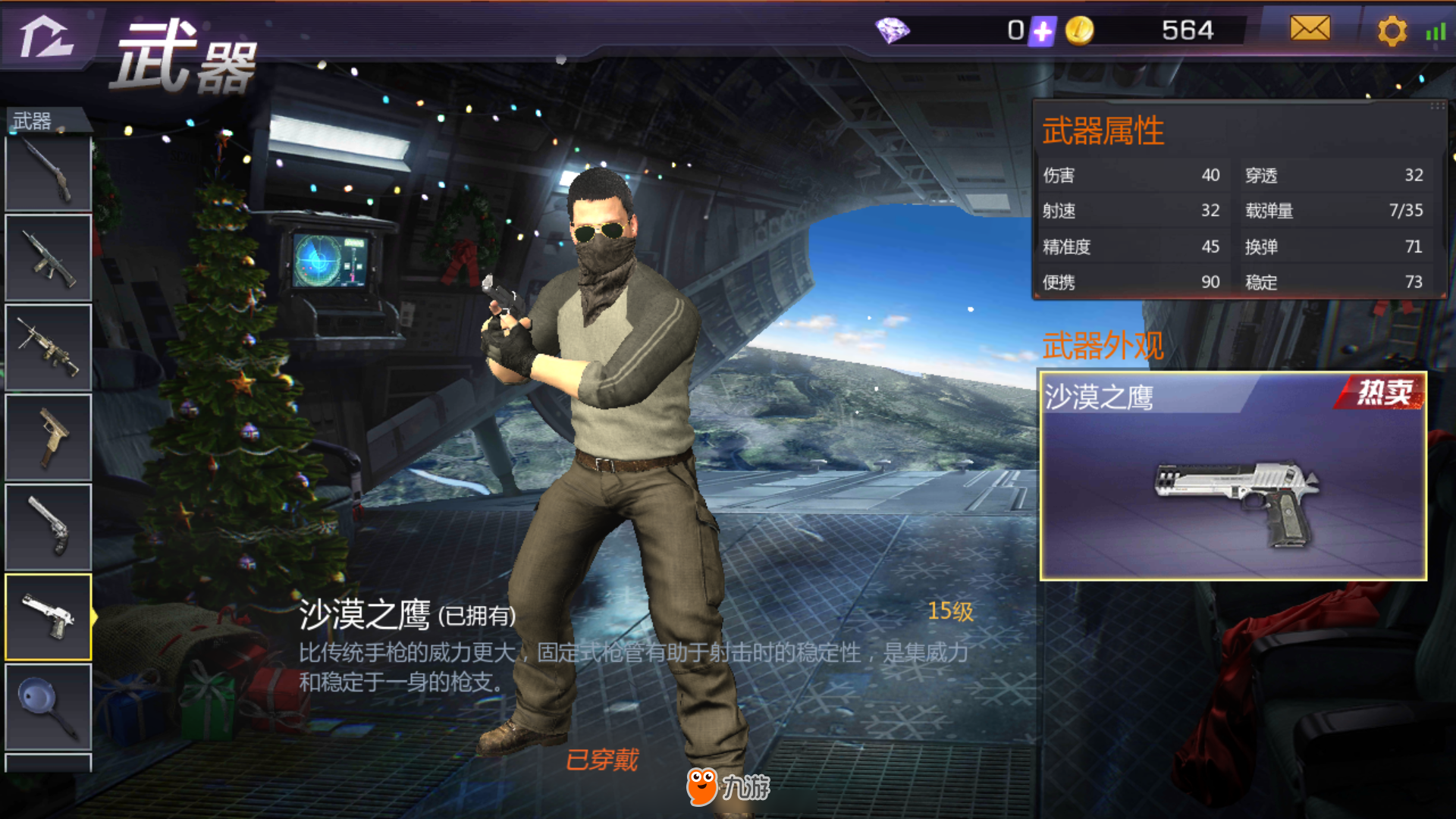Image resolution: width=1456 pixels, height=819 pixels.
Task: Click the 已穿戴 equipped button
Action: [x=602, y=759]
